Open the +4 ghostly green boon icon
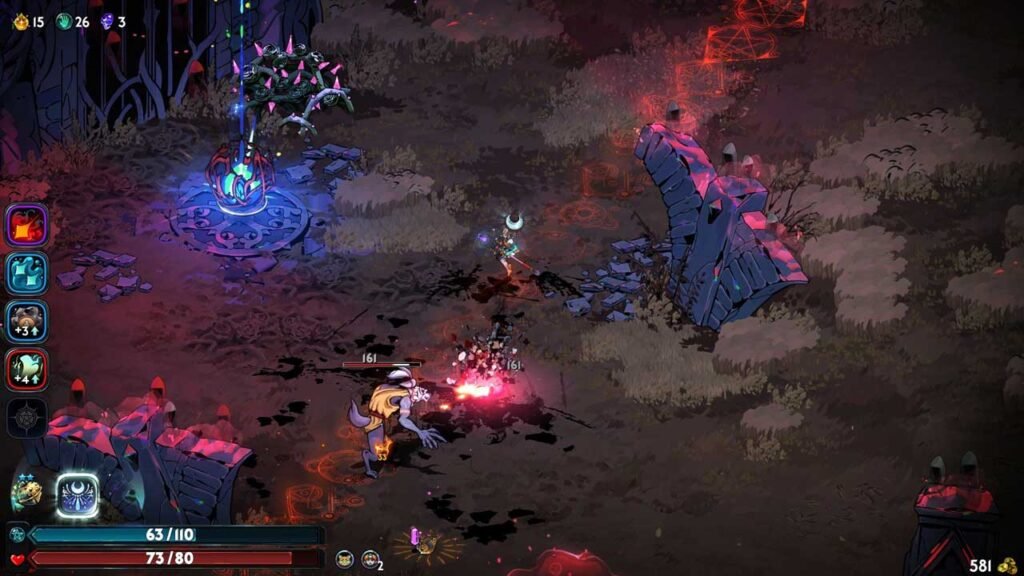1024x576 pixels. tap(27, 369)
